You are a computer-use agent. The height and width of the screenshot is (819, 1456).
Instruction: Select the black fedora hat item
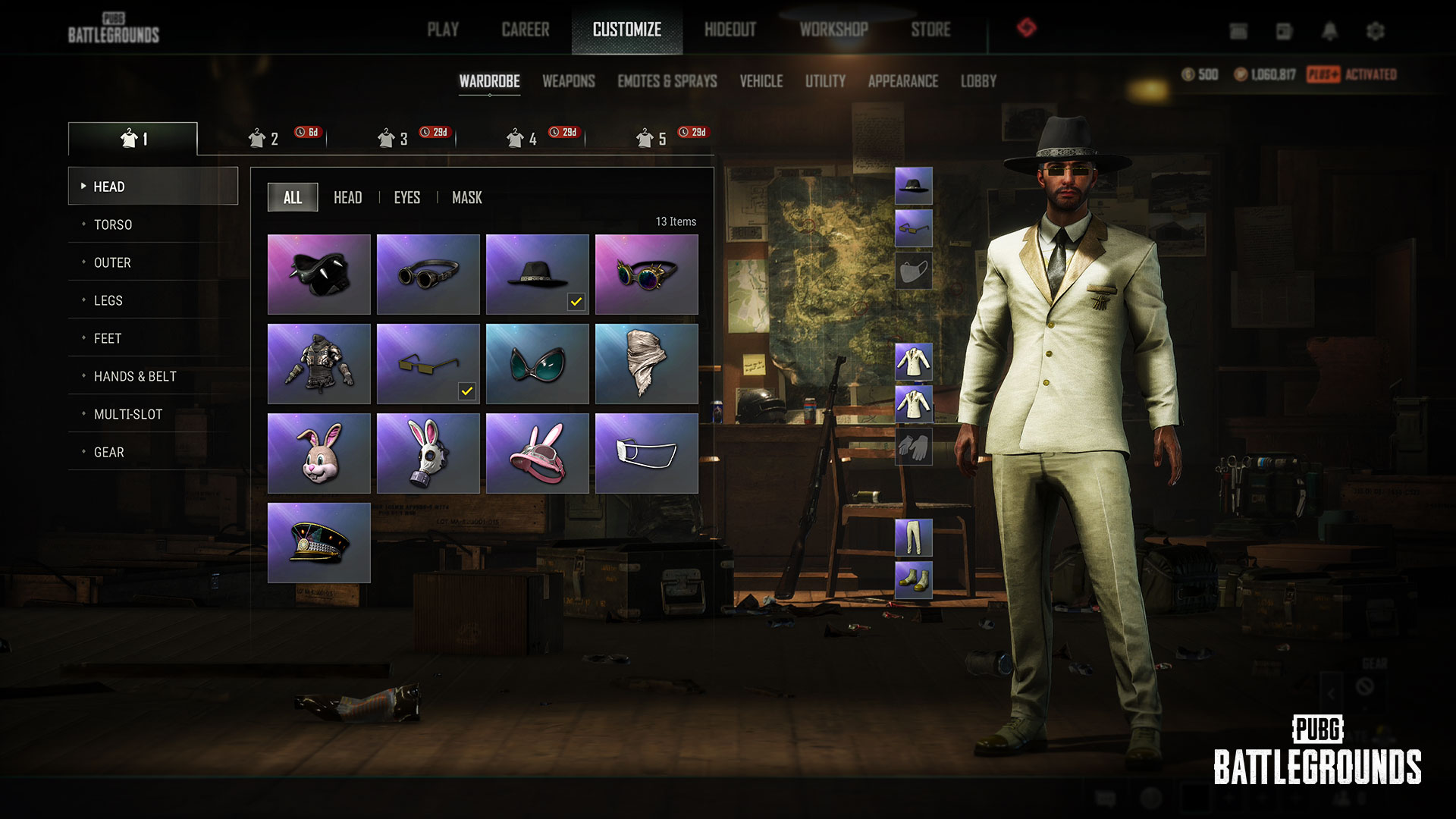pyautogui.click(x=537, y=273)
